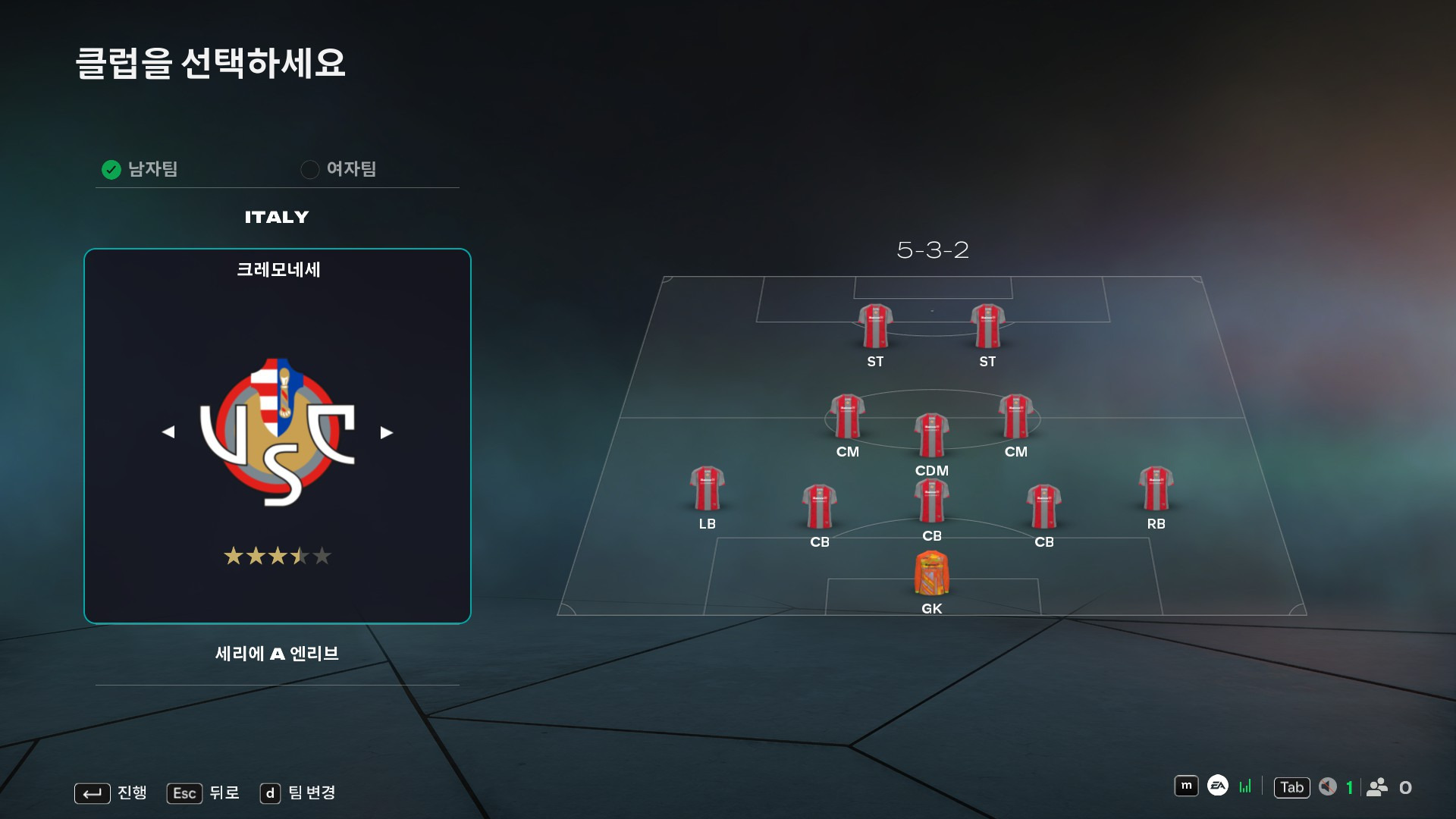1456x819 pixels.
Task: Open the friends list people icon
Action: 1377,787
